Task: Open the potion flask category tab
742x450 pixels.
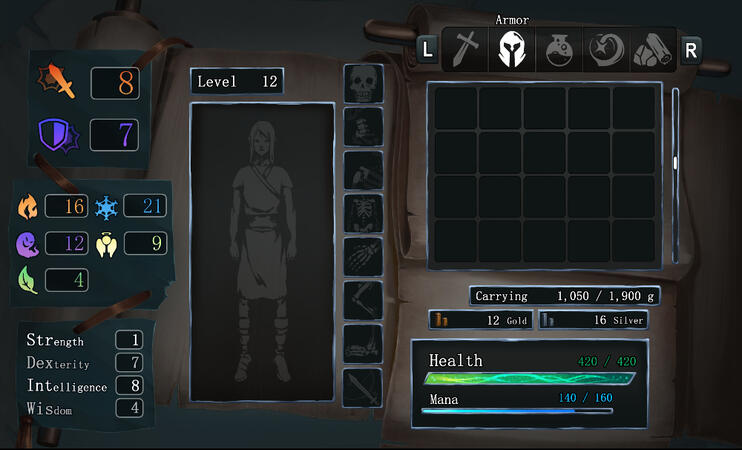Action: (x=559, y=49)
